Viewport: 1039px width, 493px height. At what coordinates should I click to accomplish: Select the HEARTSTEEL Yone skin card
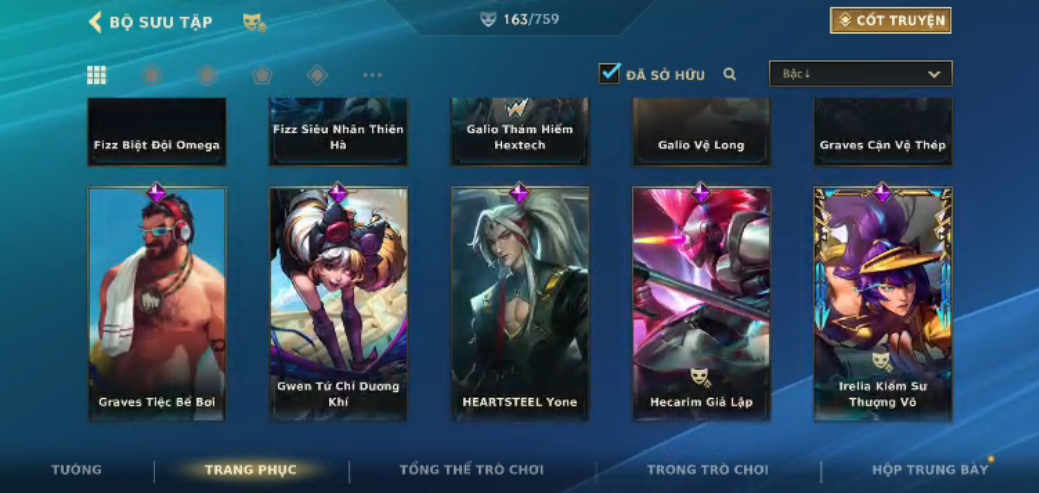(x=520, y=304)
